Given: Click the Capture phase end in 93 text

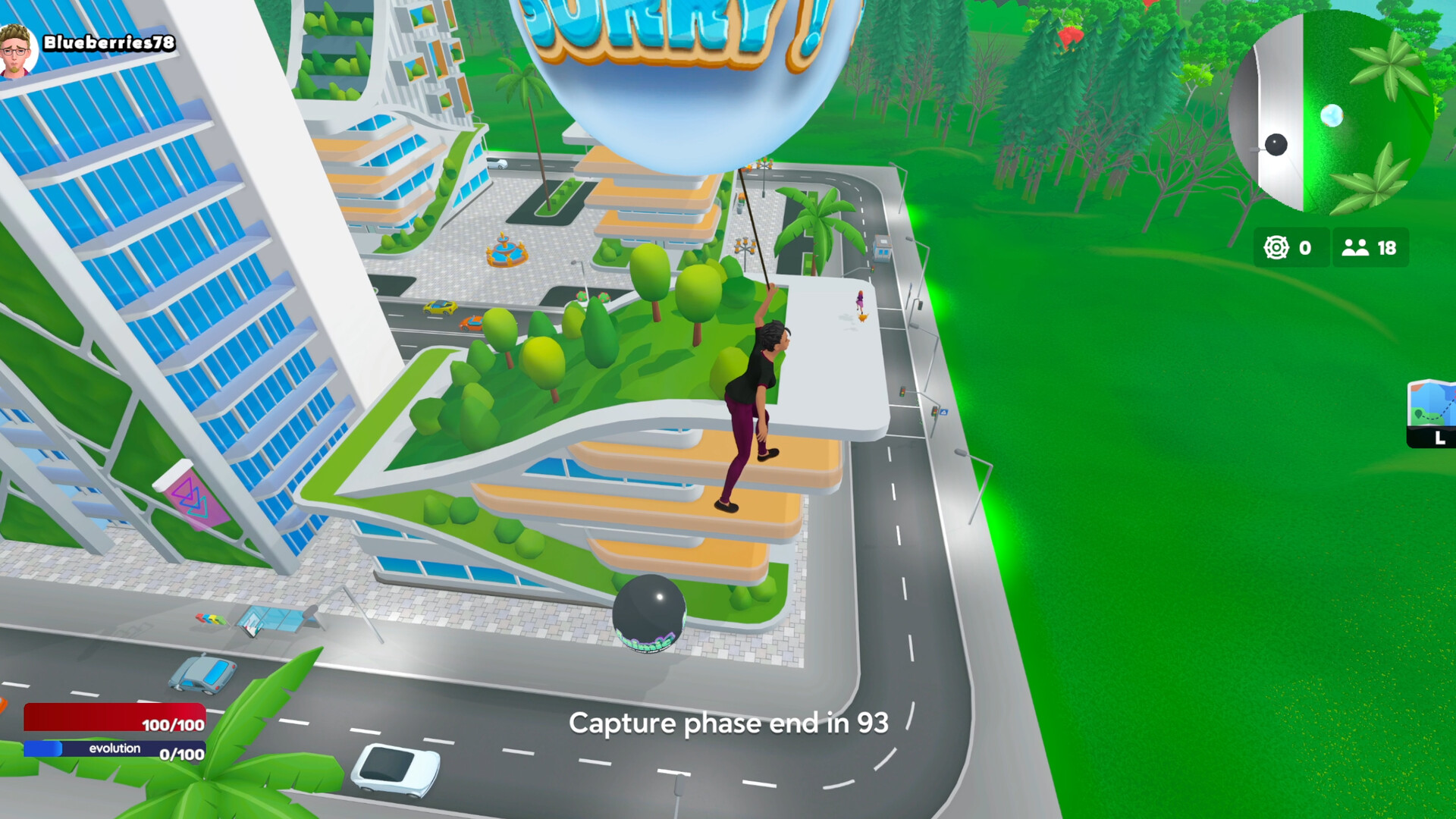Looking at the screenshot, I should coord(730,723).
